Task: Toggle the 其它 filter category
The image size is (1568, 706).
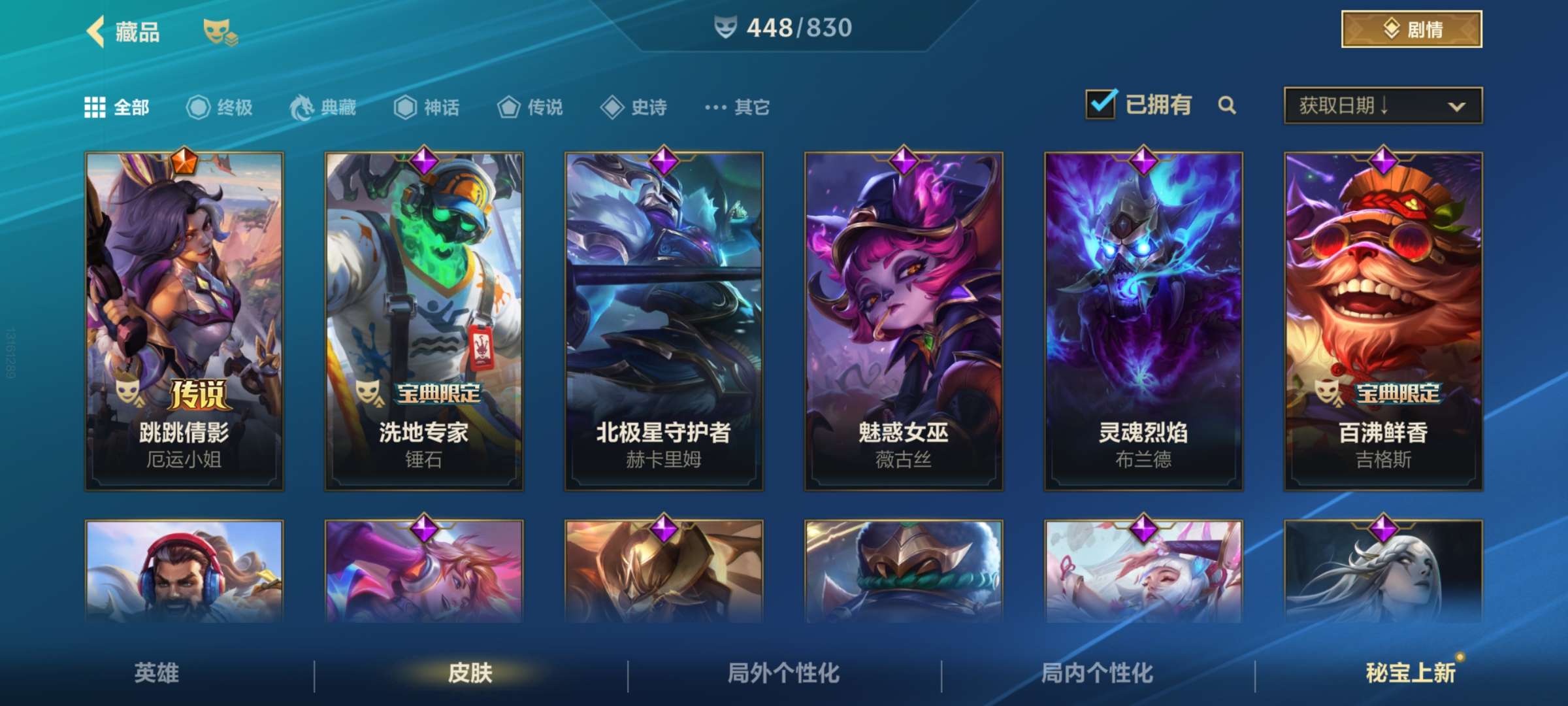Action: pos(735,109)
